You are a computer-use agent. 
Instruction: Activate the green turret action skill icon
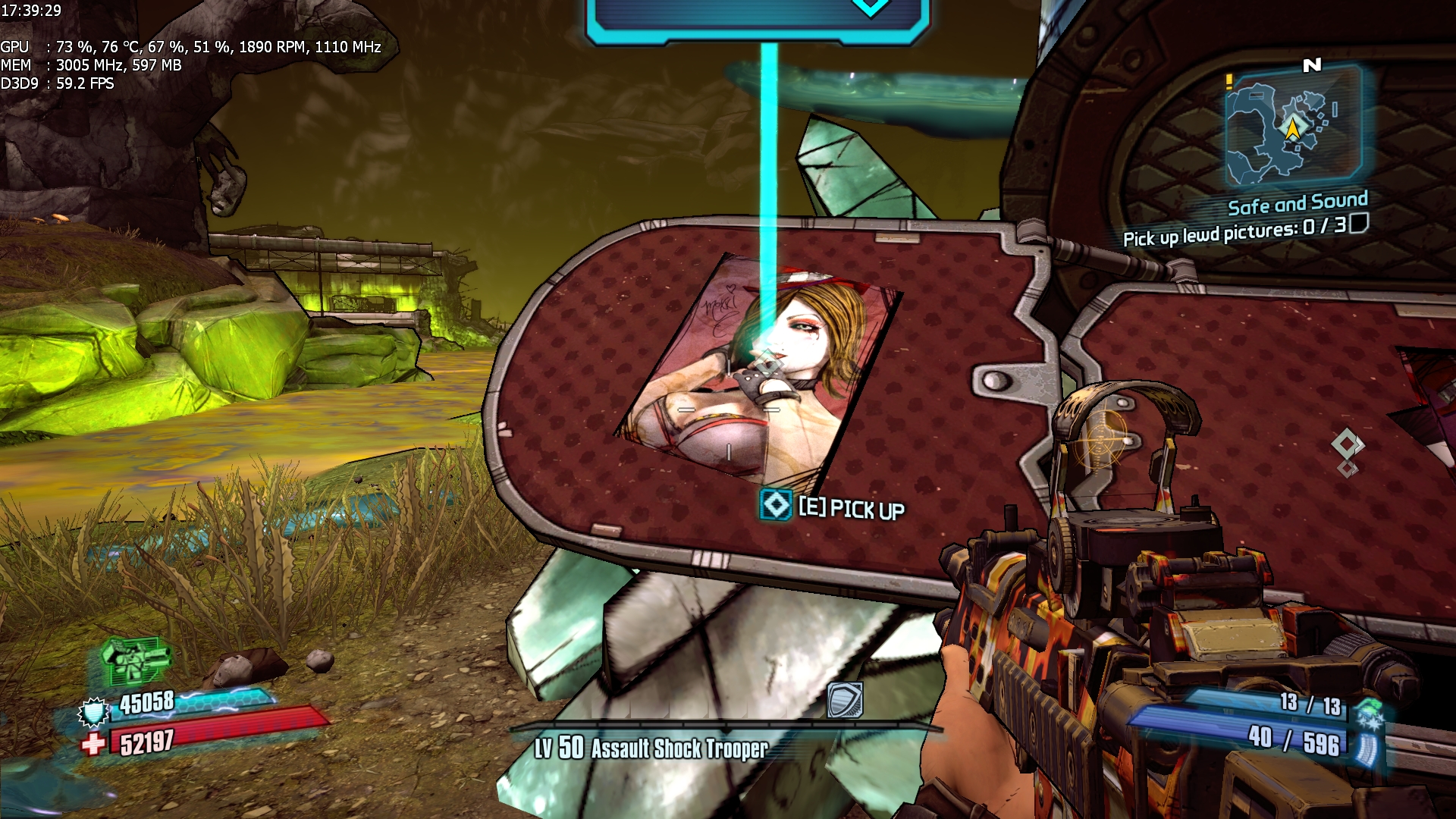134,660
